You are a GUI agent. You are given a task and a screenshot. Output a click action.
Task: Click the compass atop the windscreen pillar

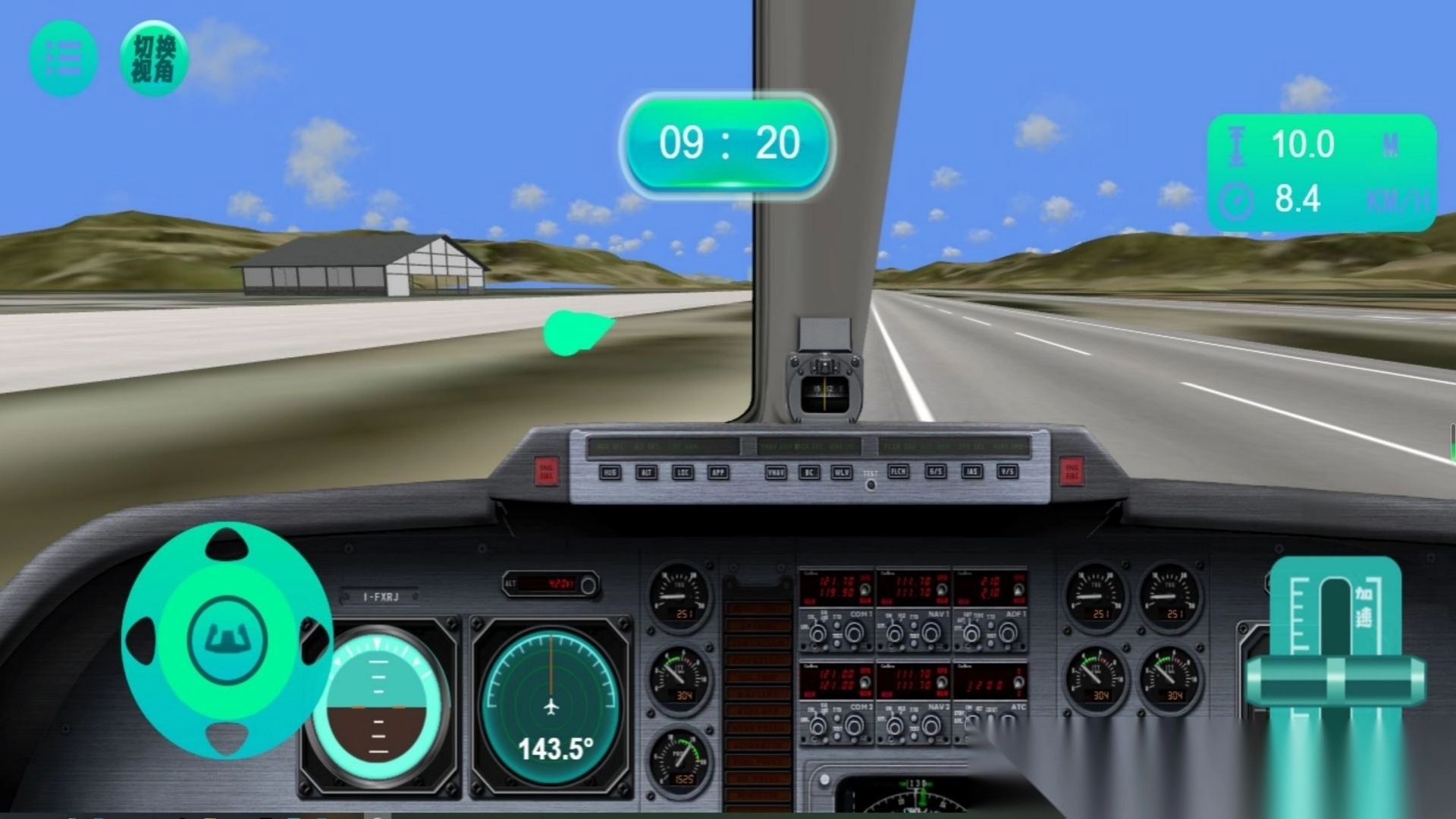pos(823,388)
